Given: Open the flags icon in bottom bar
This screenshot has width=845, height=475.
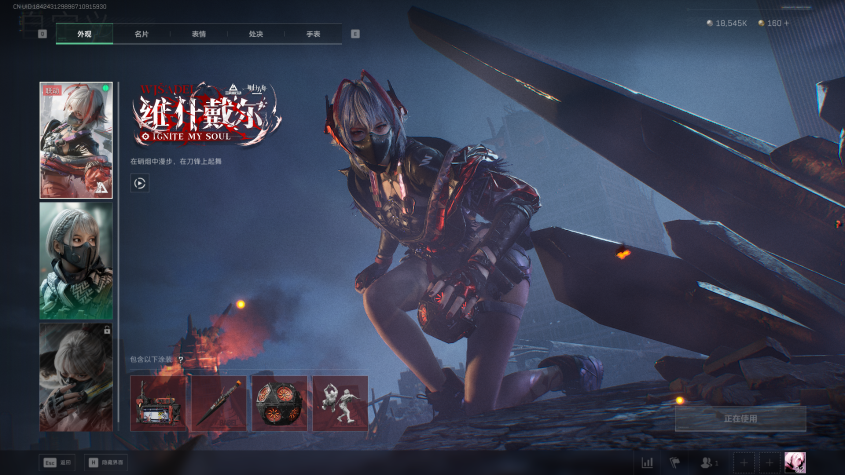Looking at the screenshot, I should 674,462.
